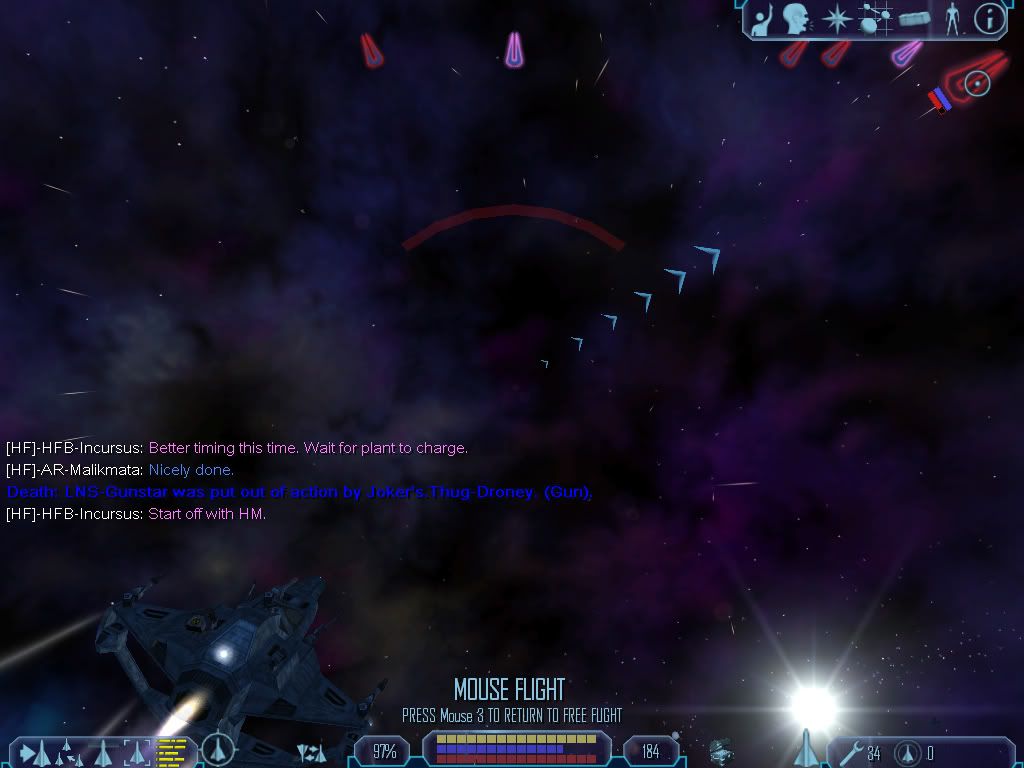The height and width of the screenshot is (768, 1024).
Task: Activate the circled ship icon beside the weapons list
Action: click(x=217, y=750)
